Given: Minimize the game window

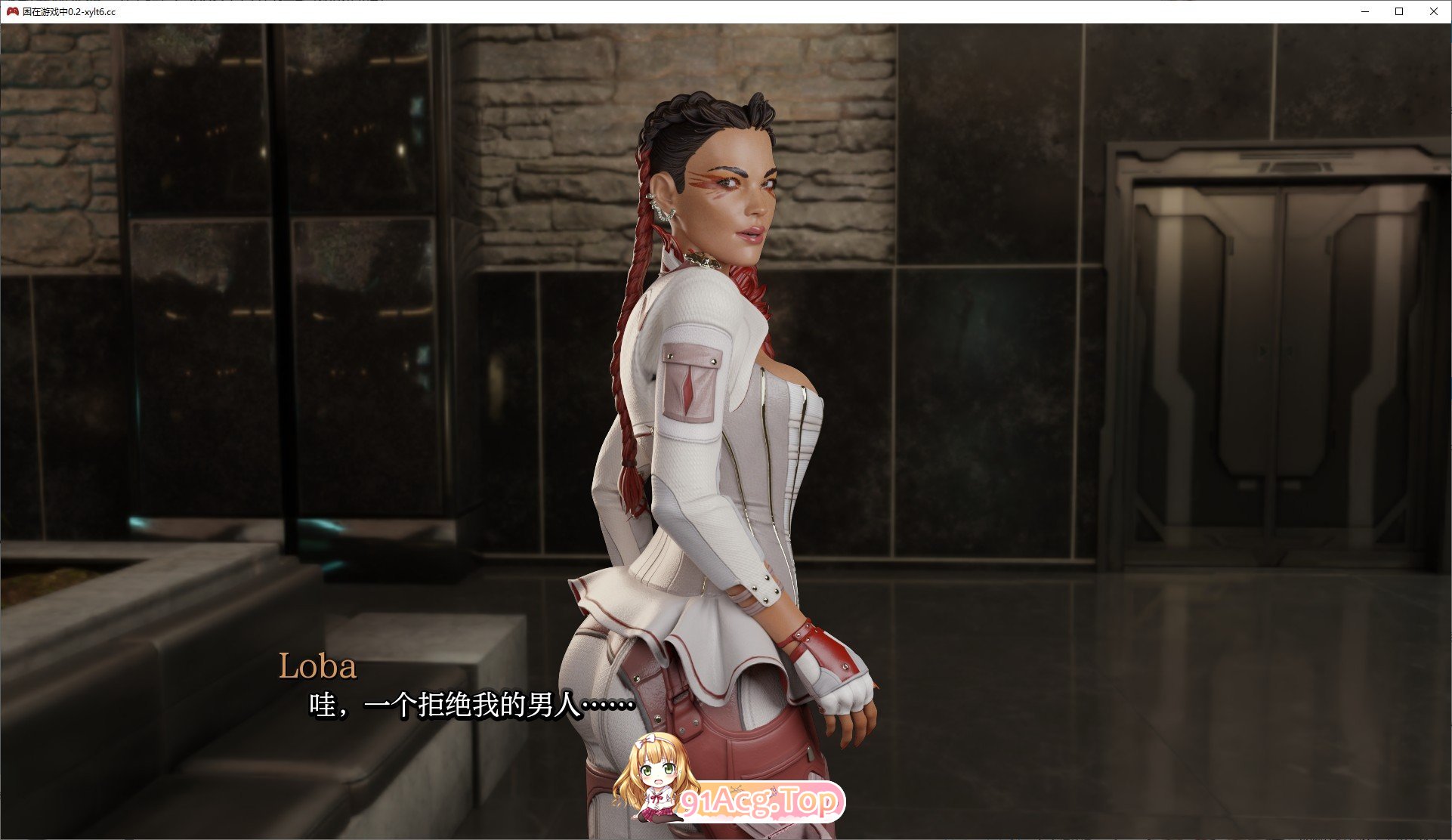Looking at the screenshot, I should click(1364, 11).
